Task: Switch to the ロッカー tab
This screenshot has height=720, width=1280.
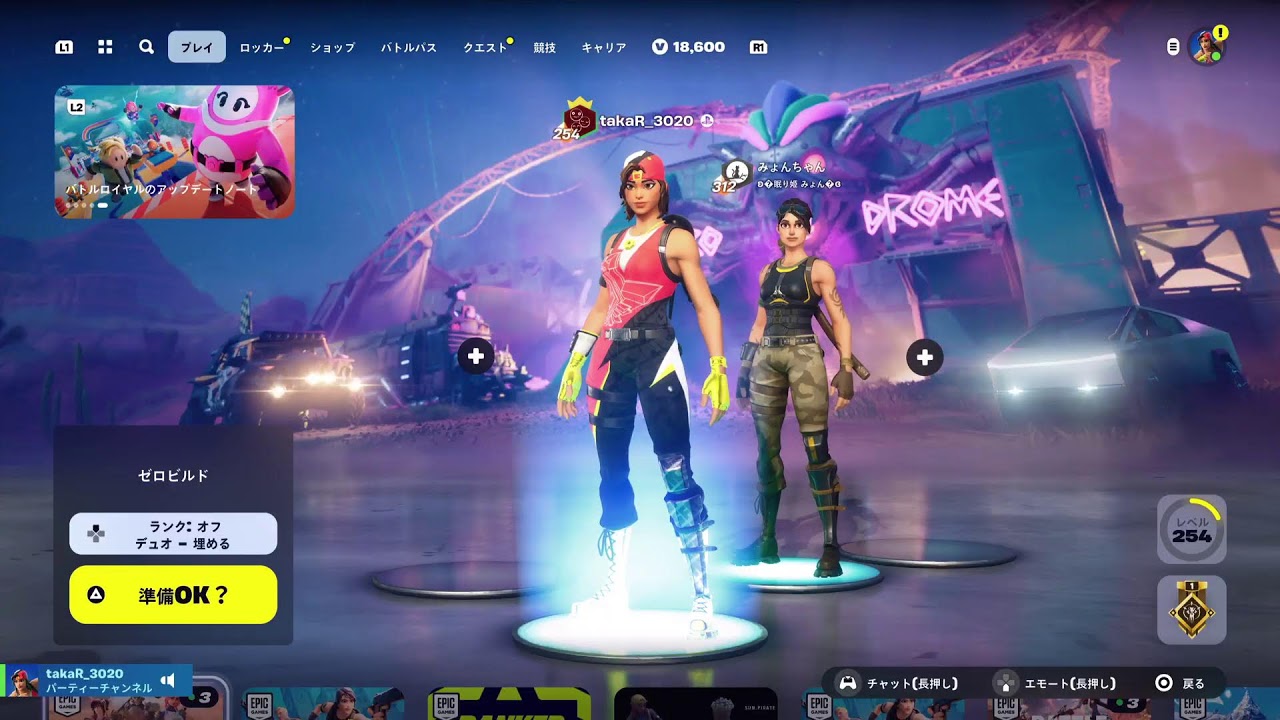Action: tap(263, 46)
